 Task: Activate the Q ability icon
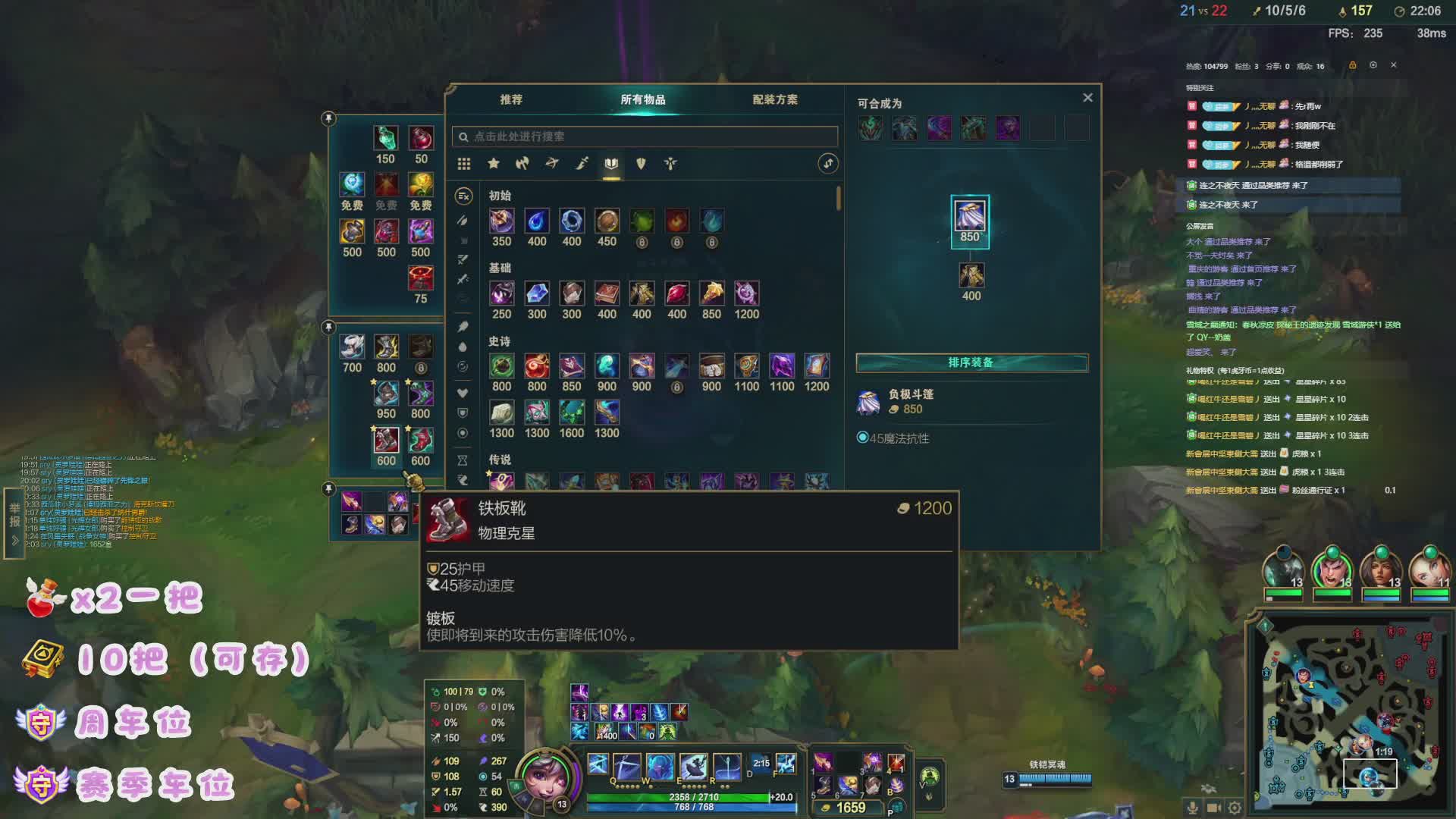(598, 764)
